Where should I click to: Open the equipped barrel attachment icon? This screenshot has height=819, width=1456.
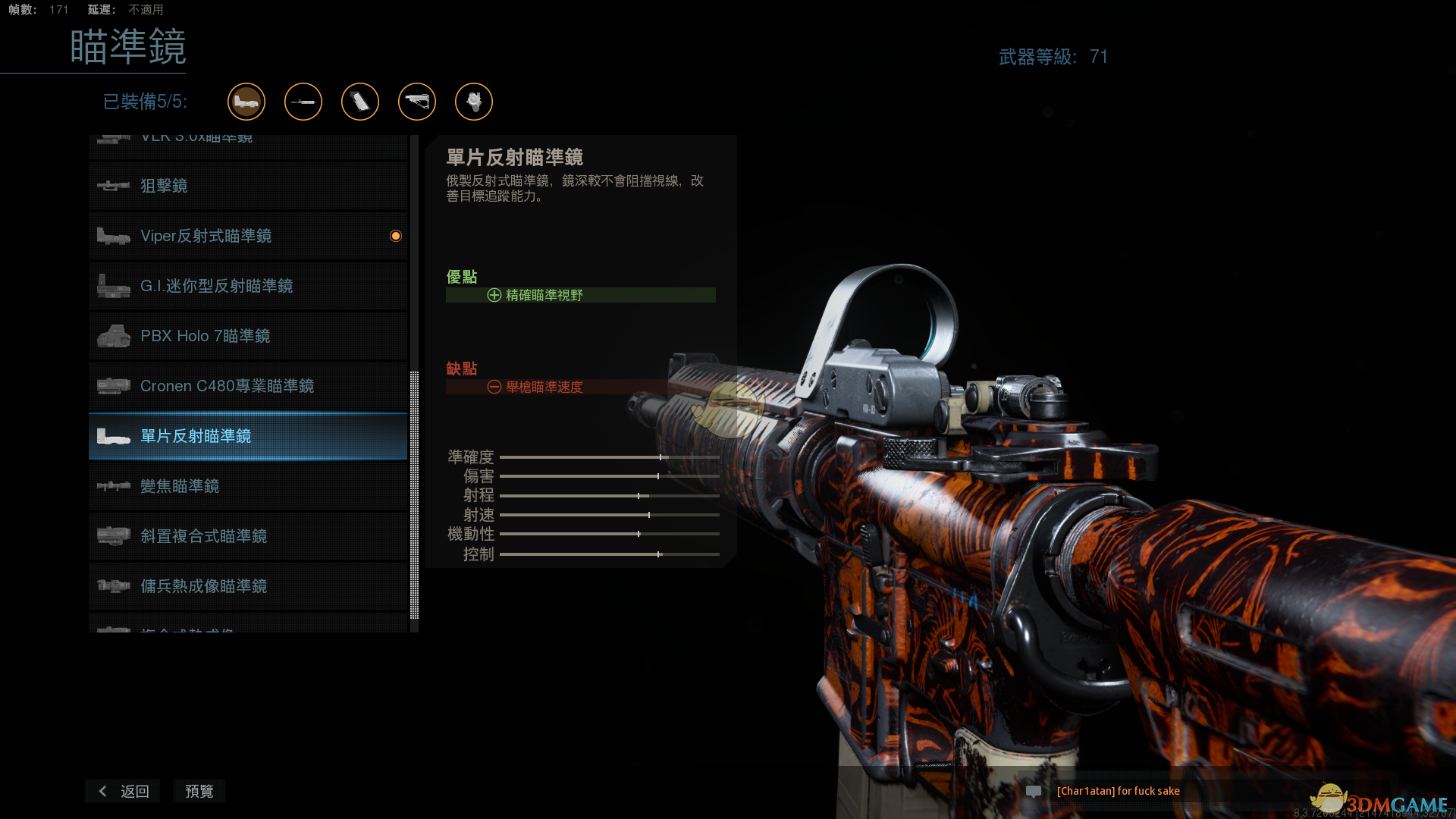(303, 102)
